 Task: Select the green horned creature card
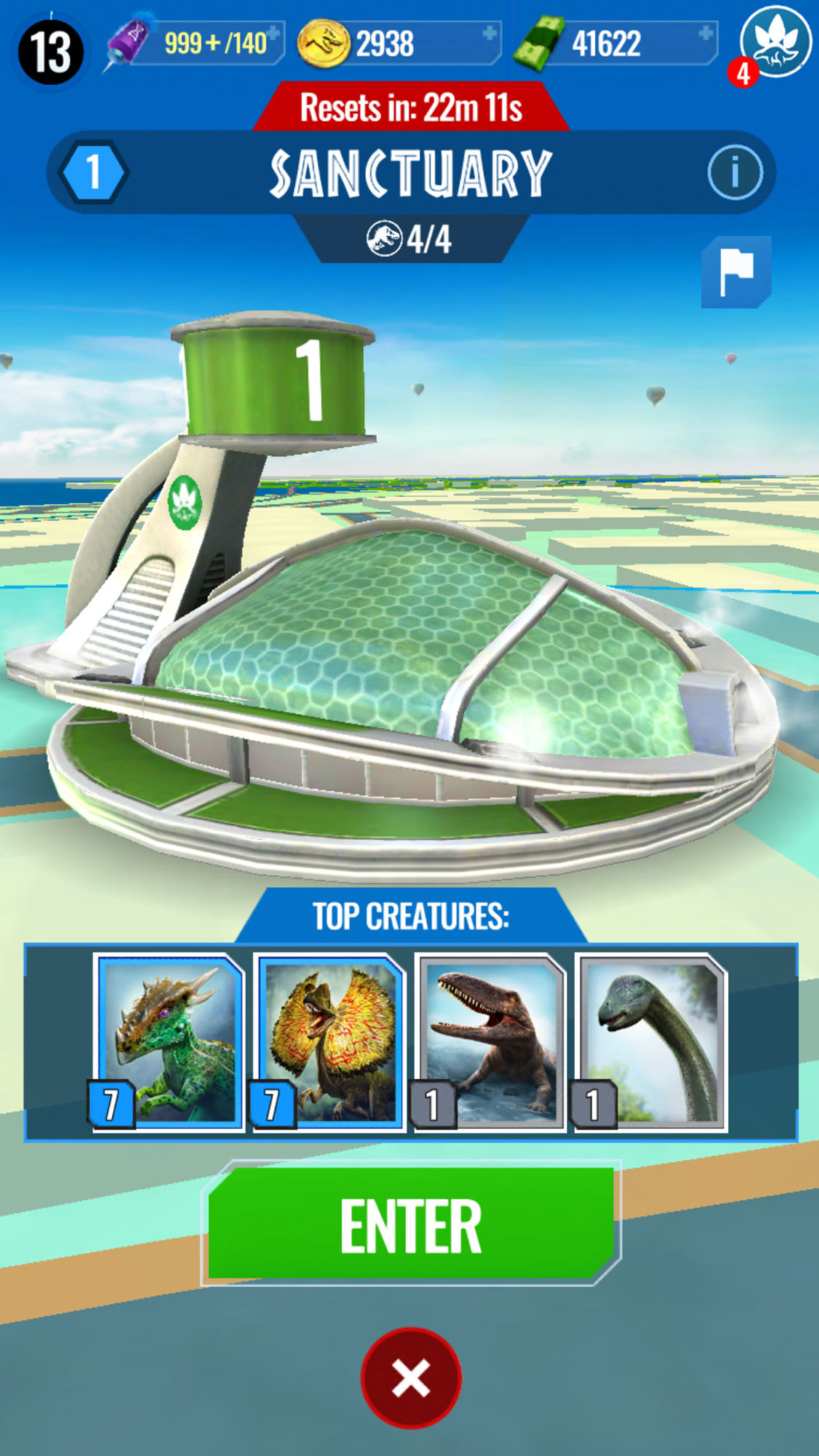pyautogui.click(x=170, y=1042)
